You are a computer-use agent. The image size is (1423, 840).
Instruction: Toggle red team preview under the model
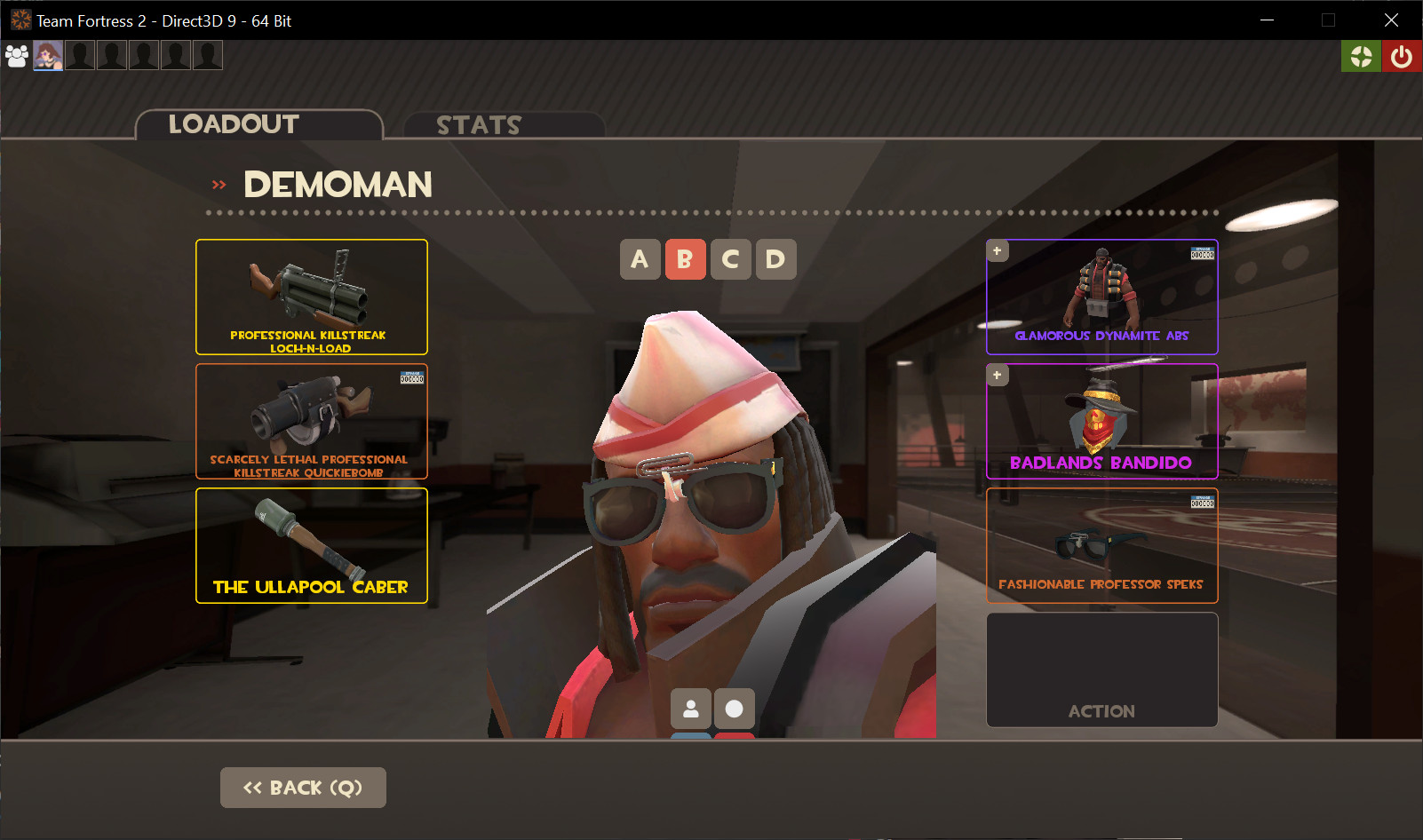click(x=734, y=735)
